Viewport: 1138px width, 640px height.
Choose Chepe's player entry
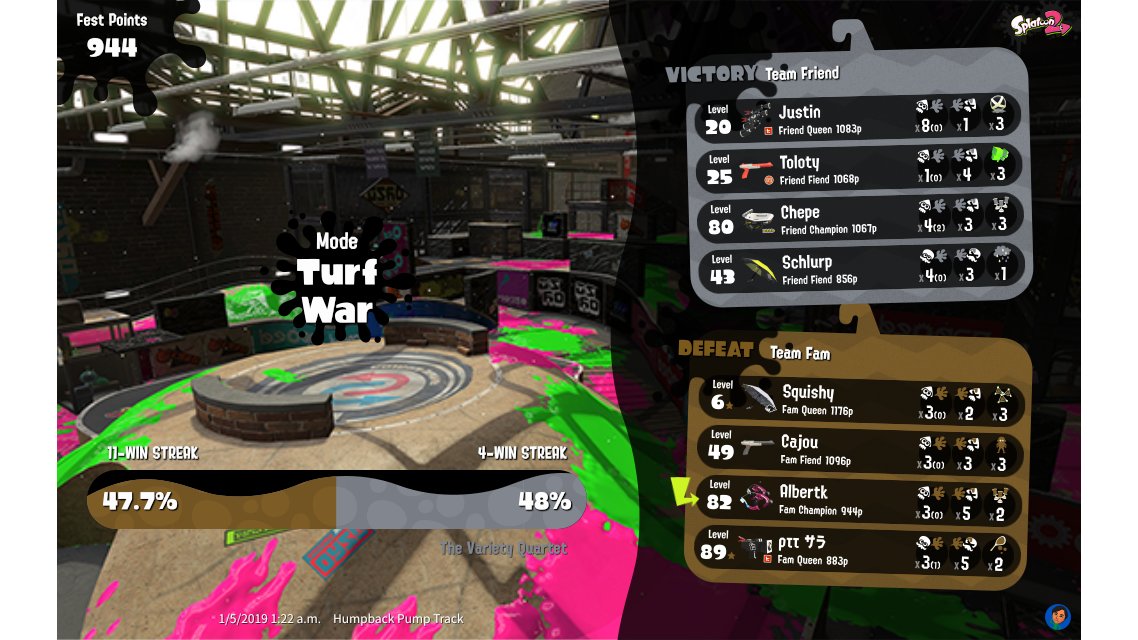(860, 217)
